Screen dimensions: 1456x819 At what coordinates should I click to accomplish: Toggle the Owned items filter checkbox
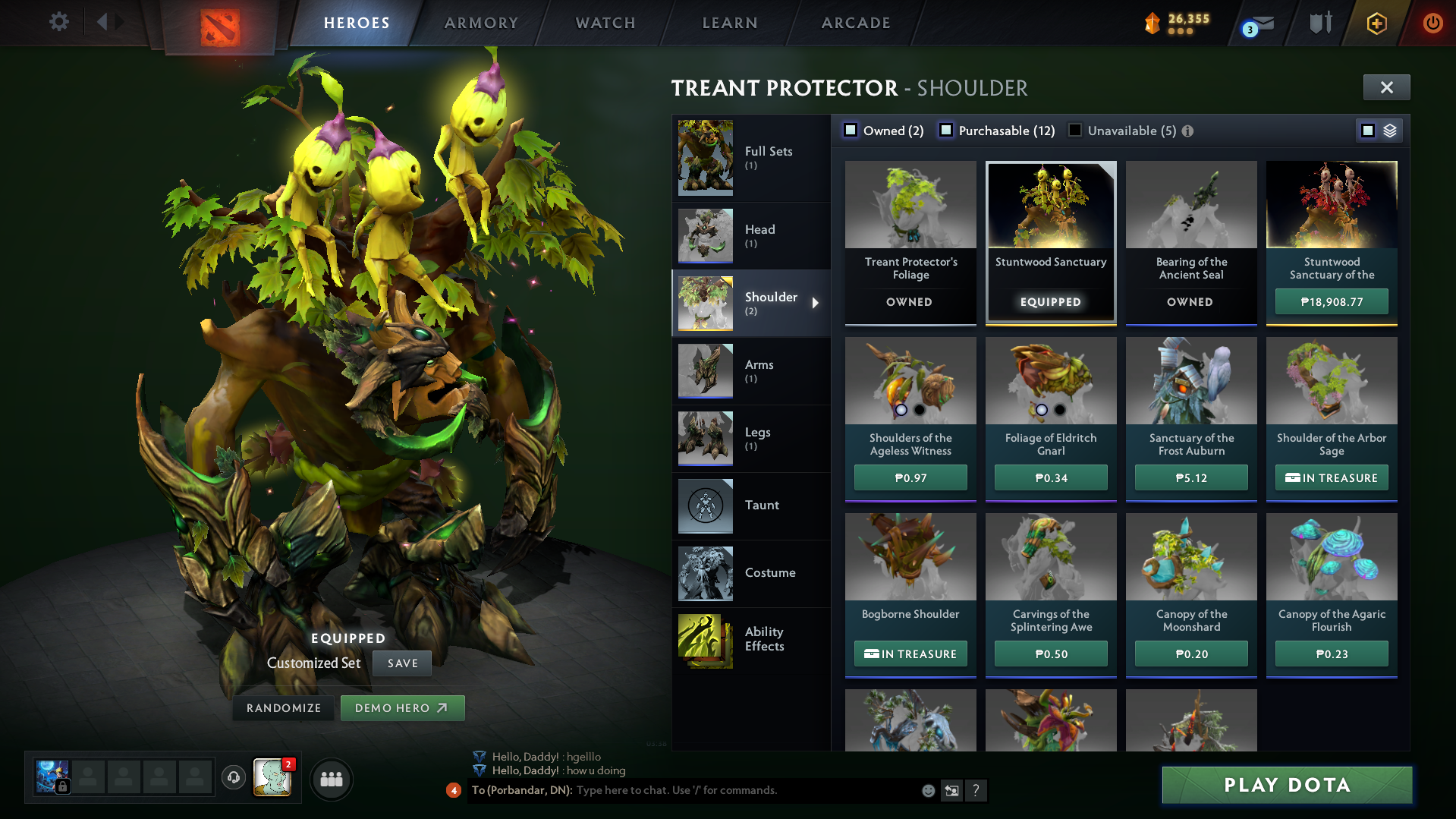850,130
